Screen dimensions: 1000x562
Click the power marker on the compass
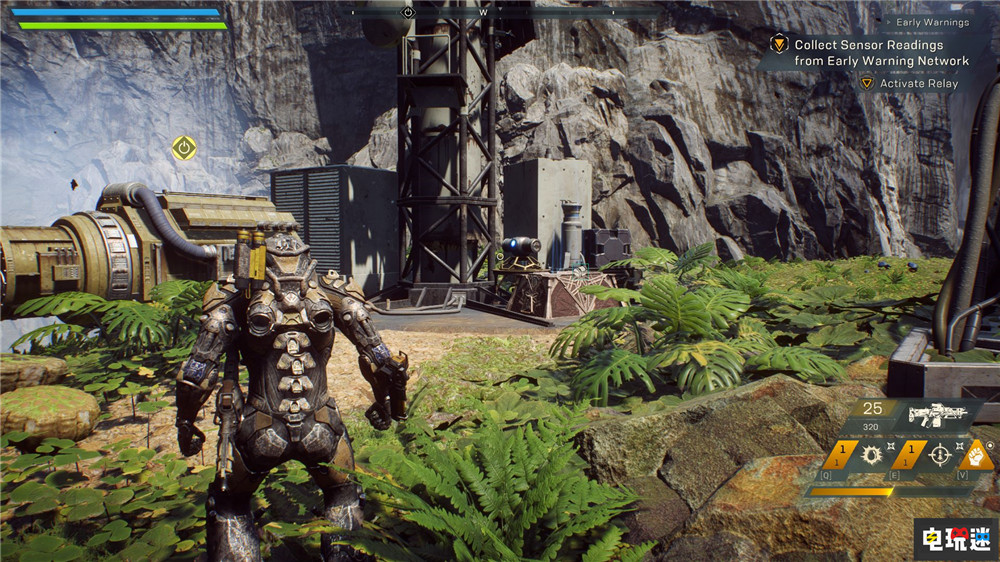[x=407, y=12]
